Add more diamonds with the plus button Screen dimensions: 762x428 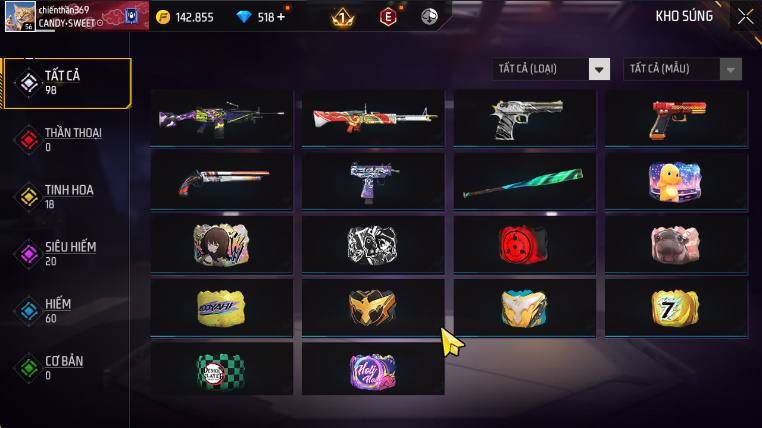tap(280, 17)
